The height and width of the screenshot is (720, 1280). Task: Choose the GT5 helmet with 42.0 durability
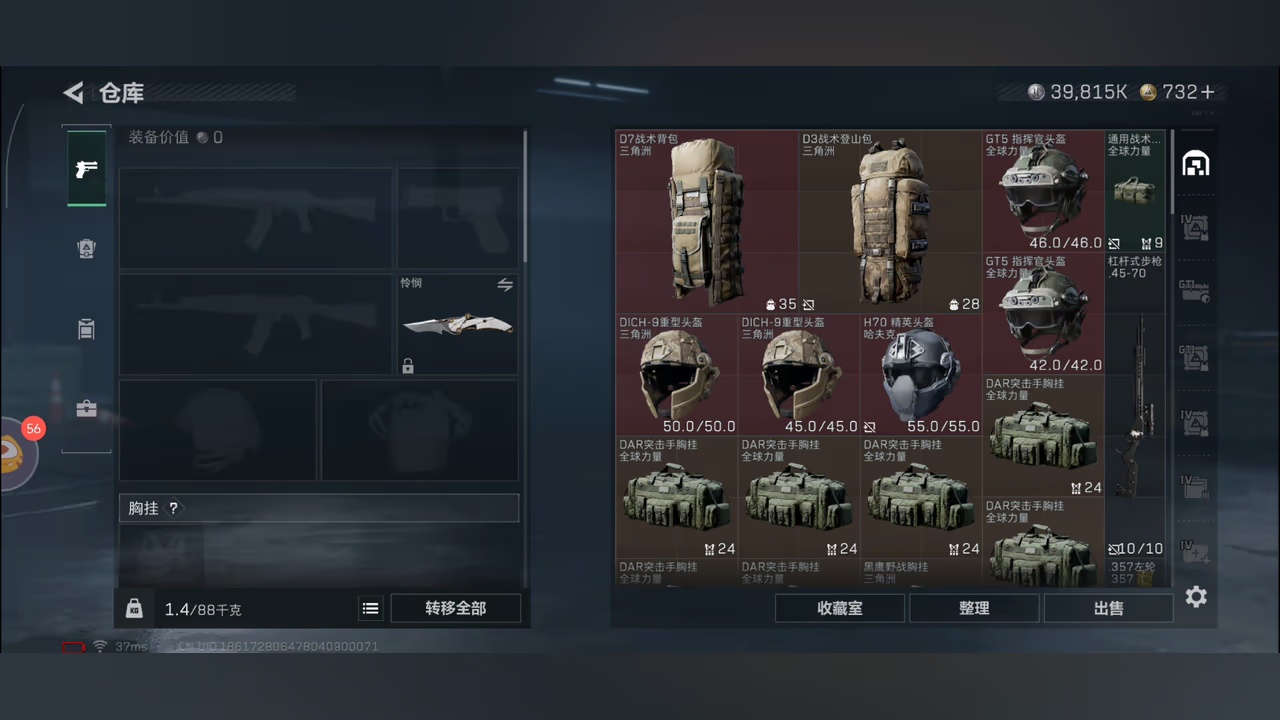pos(1042,313)
